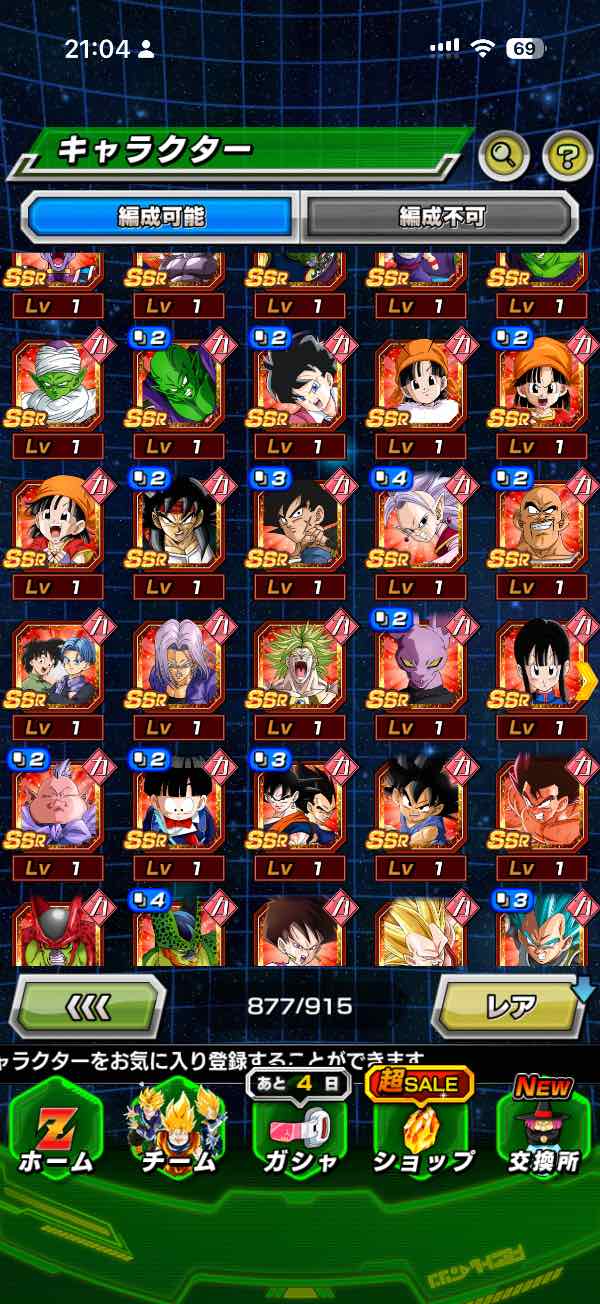Switch to the 編成不可 tab
Screen dimensions: 600x1304
tap(440, 216)
